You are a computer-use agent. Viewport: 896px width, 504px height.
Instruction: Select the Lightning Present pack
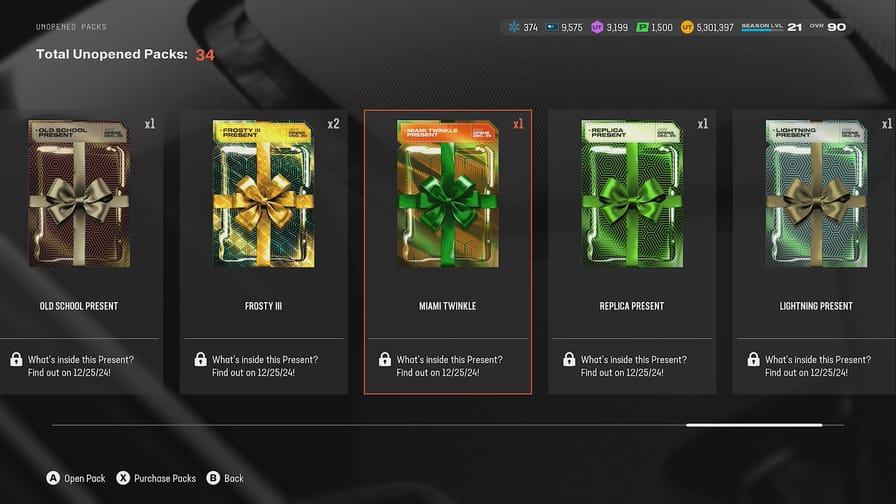(x=815, y=195)
